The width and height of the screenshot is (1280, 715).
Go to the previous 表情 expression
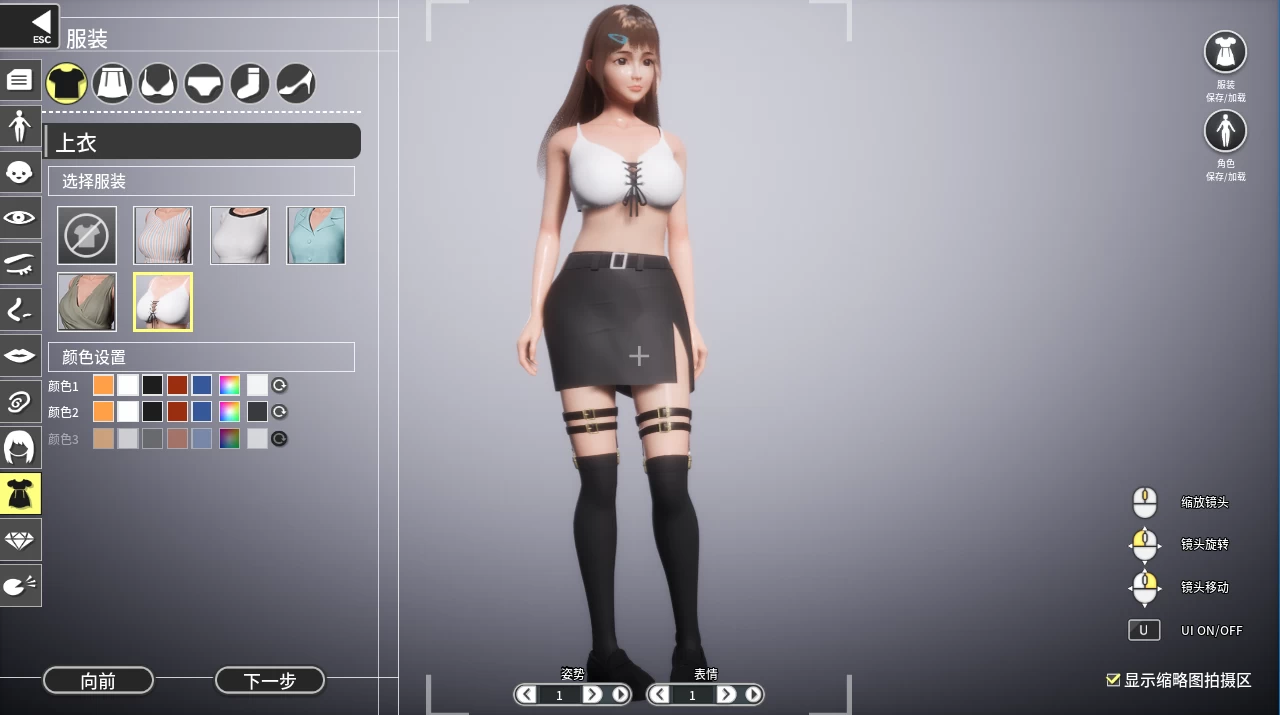pyautogui.click(x=660, y=694)
